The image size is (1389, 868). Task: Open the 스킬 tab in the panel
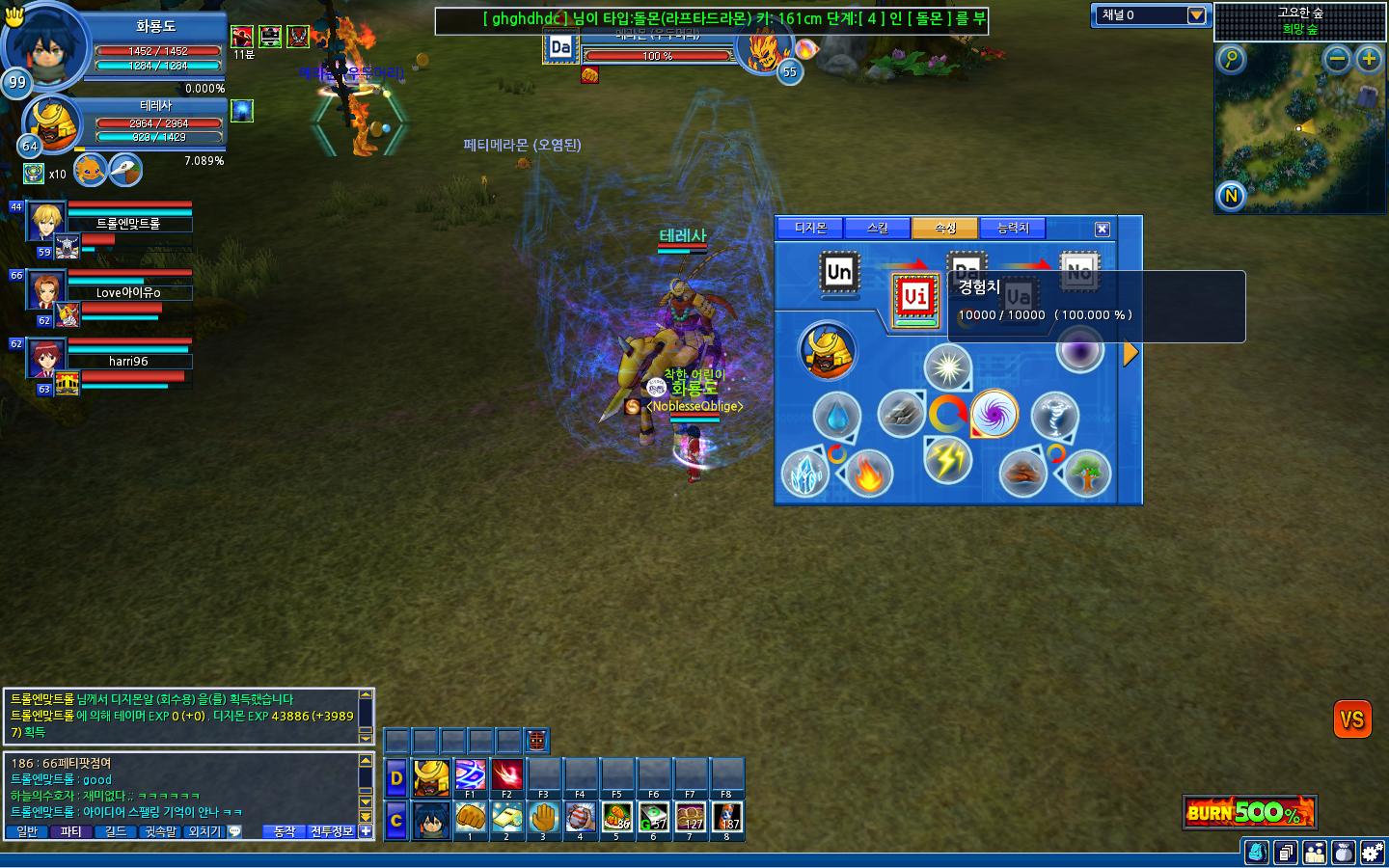click(877, 229)
